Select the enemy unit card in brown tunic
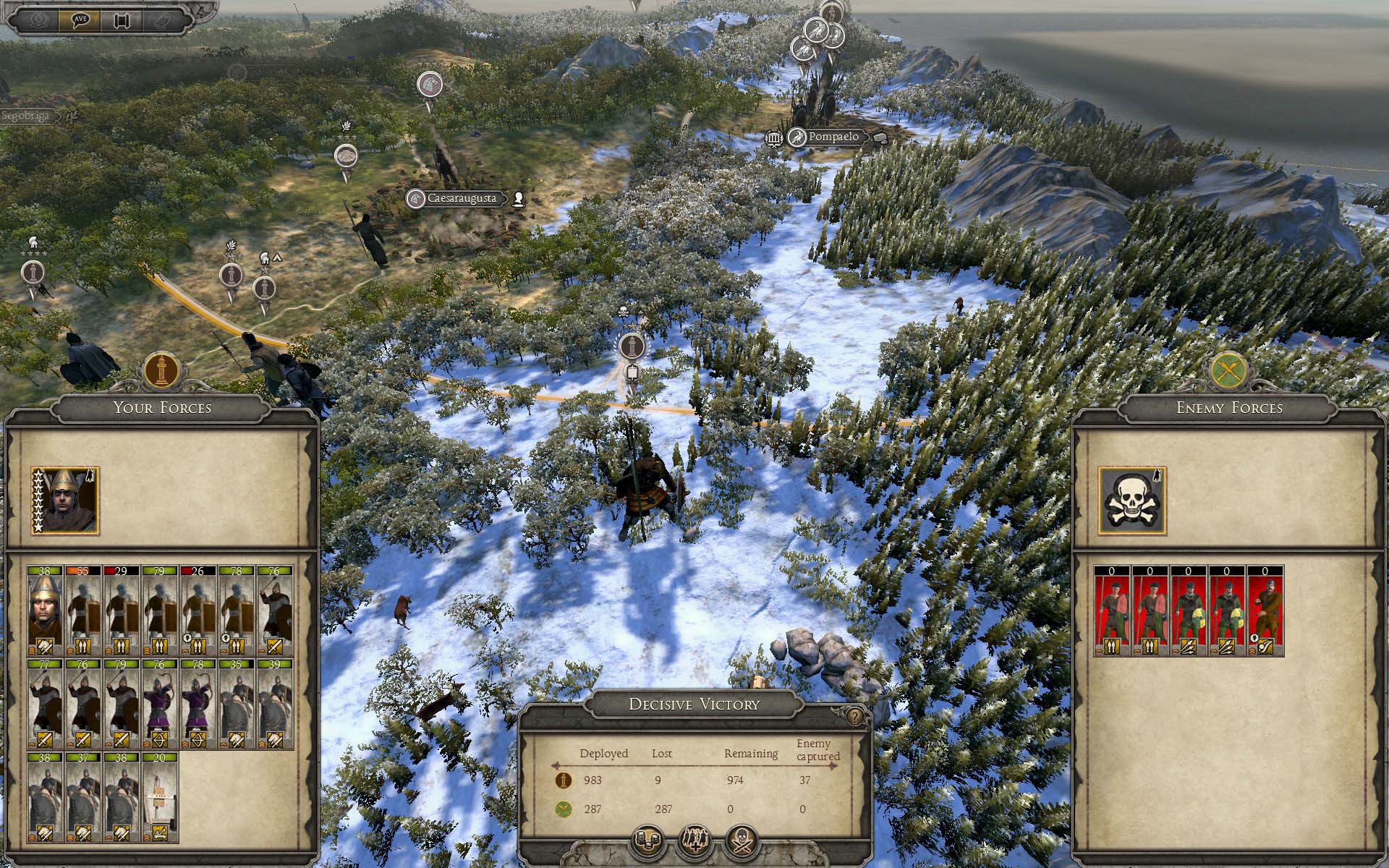1389x868 pixels. [1265, 611]
